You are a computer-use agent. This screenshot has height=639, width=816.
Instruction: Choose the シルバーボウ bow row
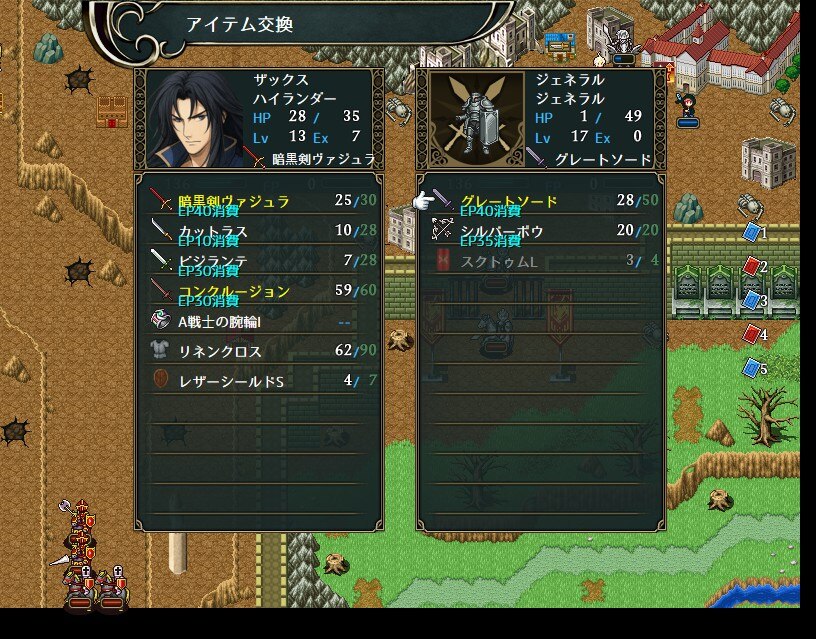coord(498,231)
